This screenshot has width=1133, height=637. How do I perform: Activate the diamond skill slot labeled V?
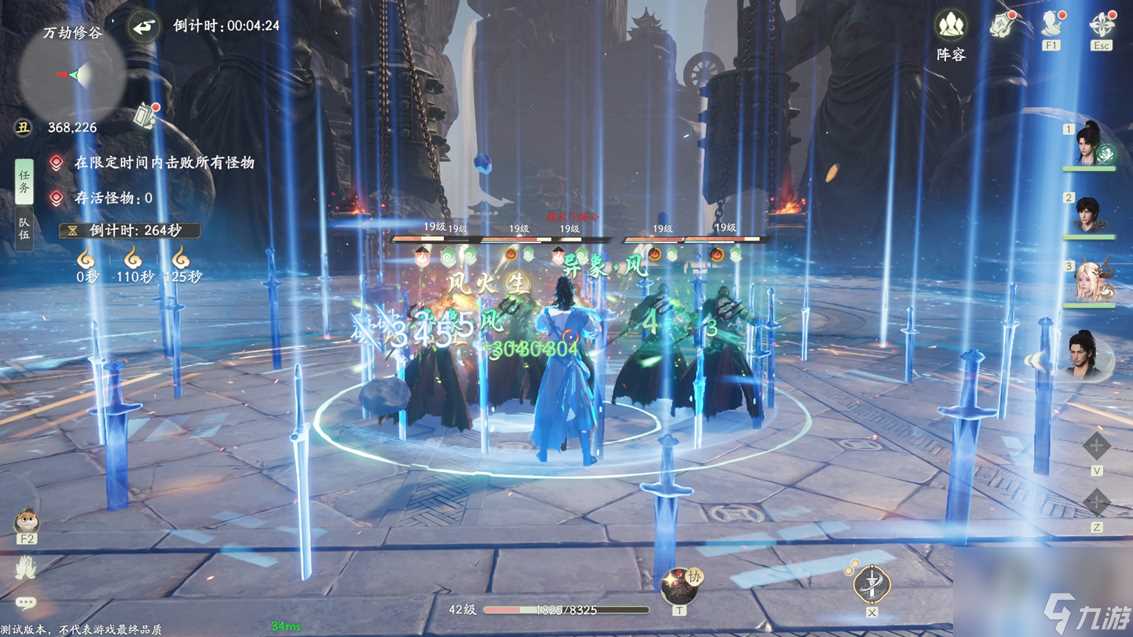[x=1097, y=446]
